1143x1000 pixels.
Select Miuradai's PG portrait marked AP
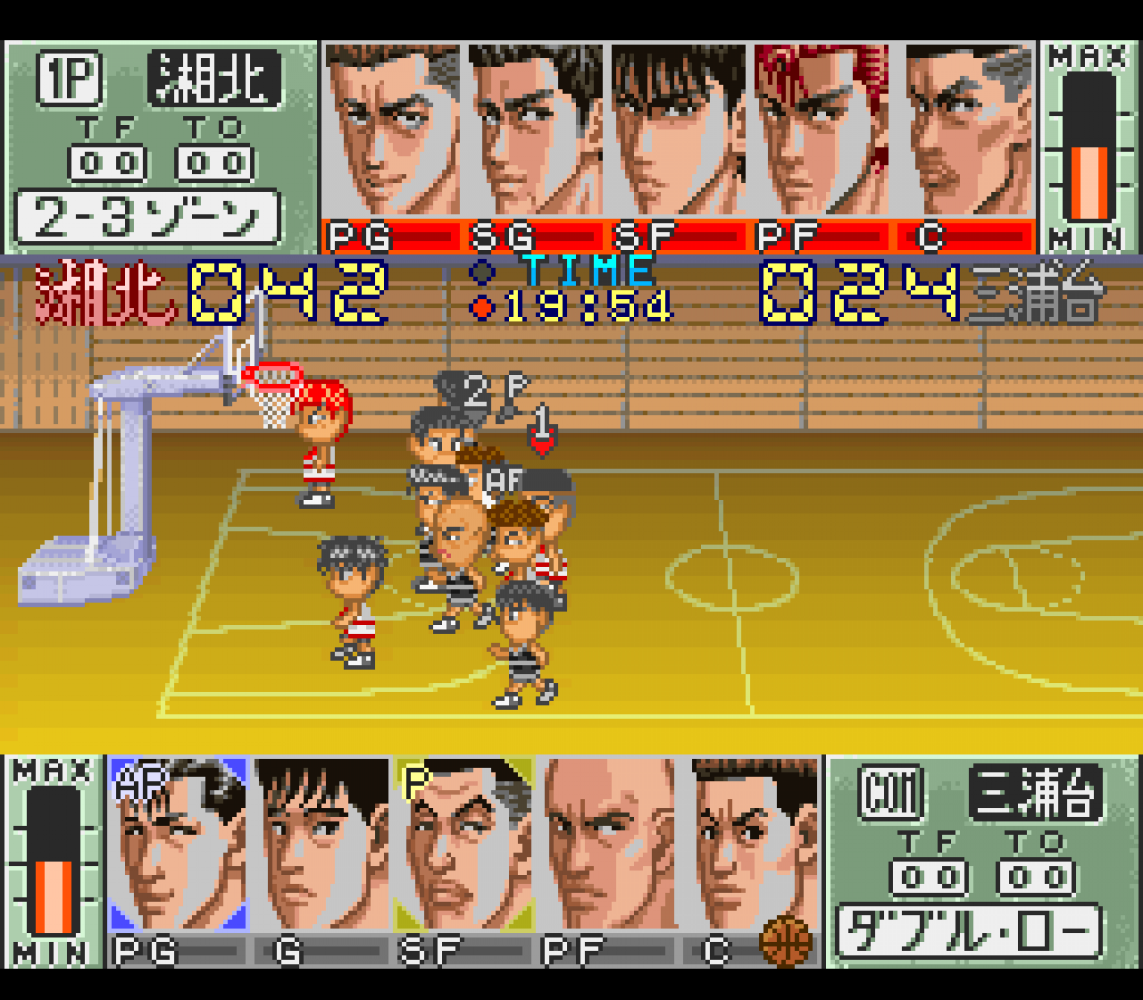pyautogui.click(x=178, y=845)
